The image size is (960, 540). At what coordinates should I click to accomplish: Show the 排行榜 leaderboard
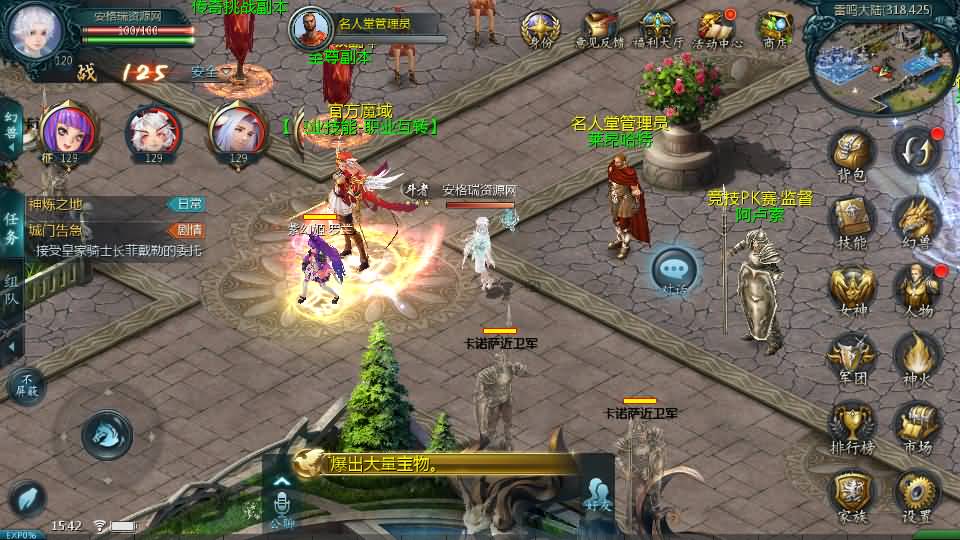point(851,424)
